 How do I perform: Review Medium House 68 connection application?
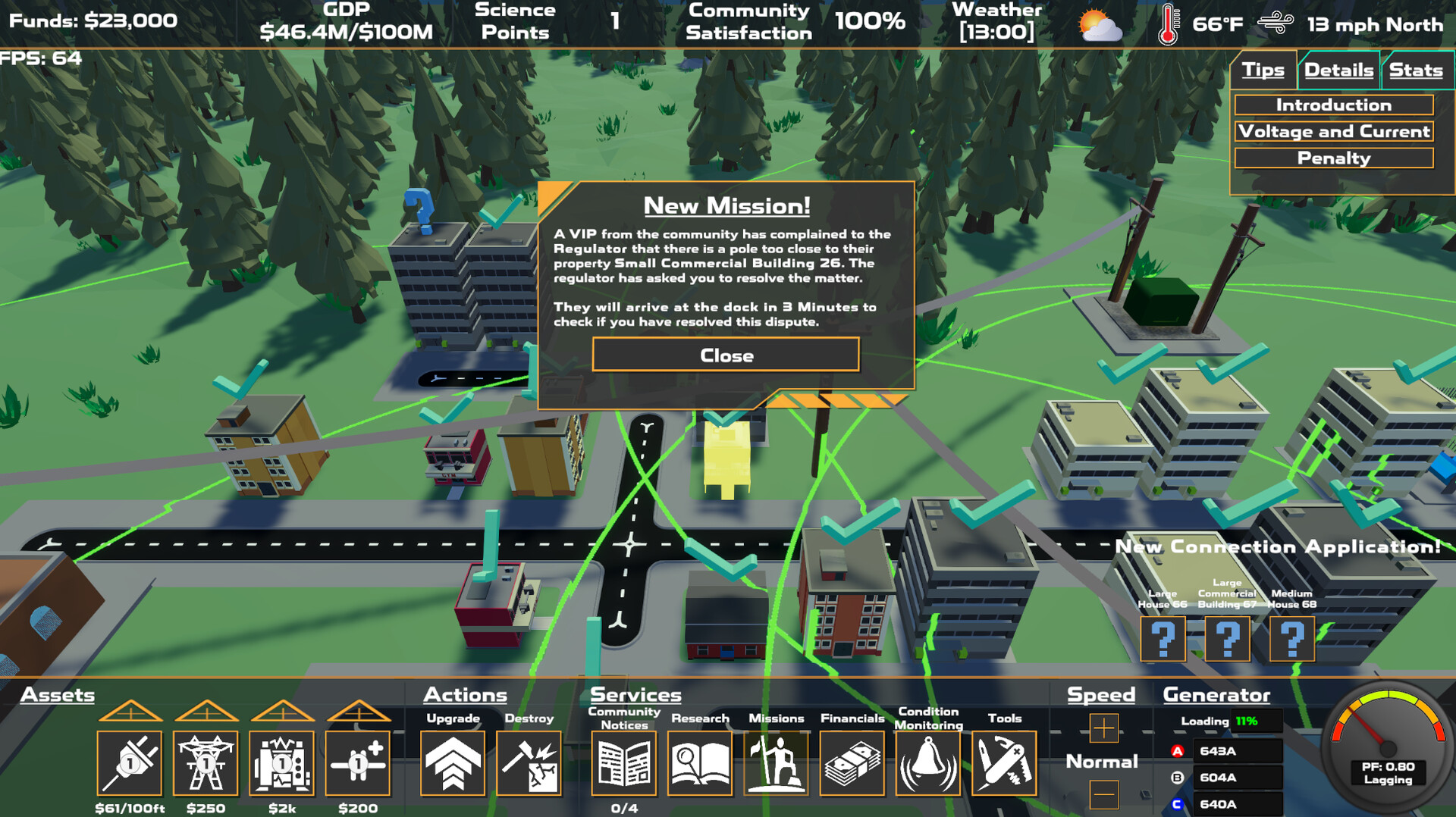1291,639
